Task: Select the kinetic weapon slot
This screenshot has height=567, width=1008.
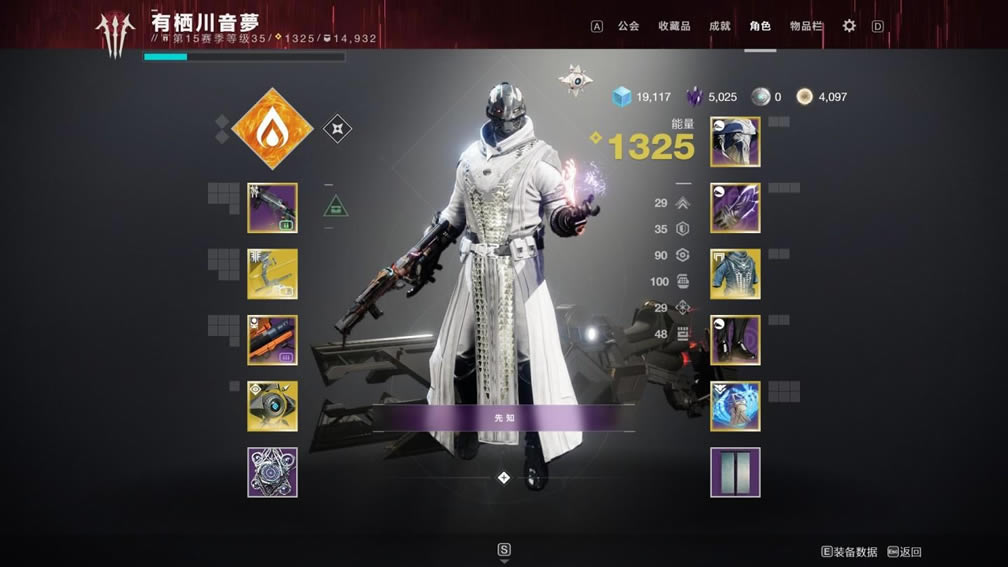Action: (272, 208)
